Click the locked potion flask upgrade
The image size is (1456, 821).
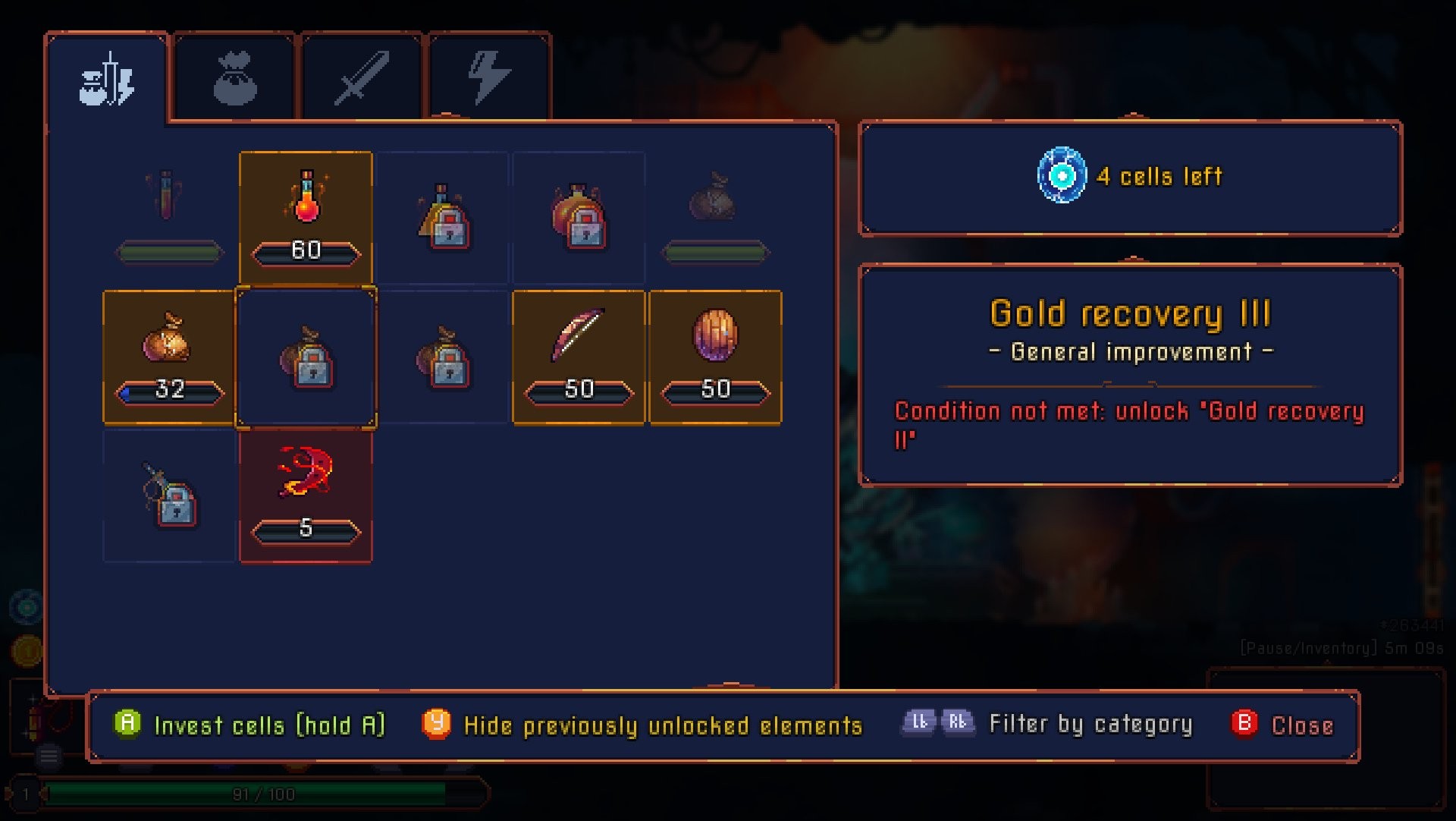coord(442,216)
